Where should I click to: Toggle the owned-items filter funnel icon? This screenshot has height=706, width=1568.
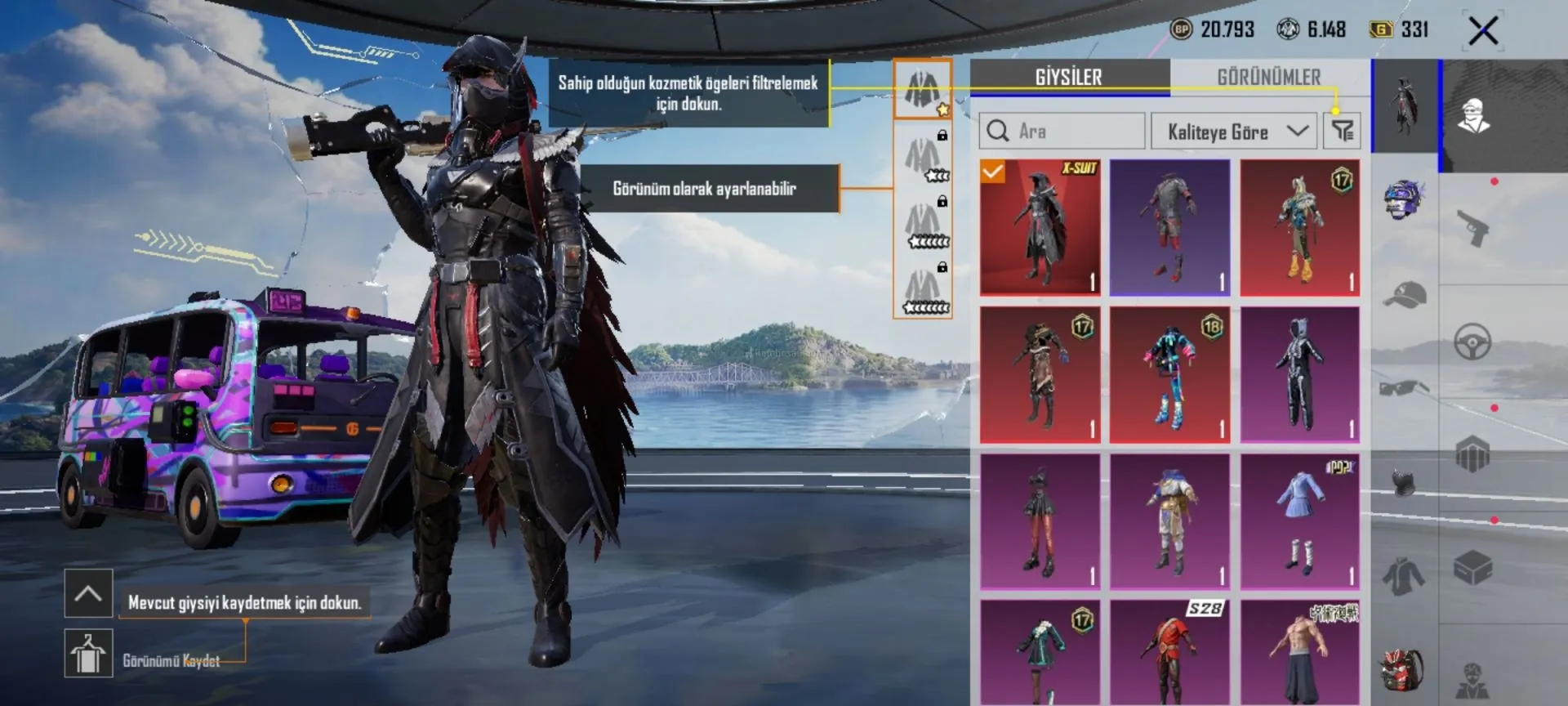(1343, 131)
